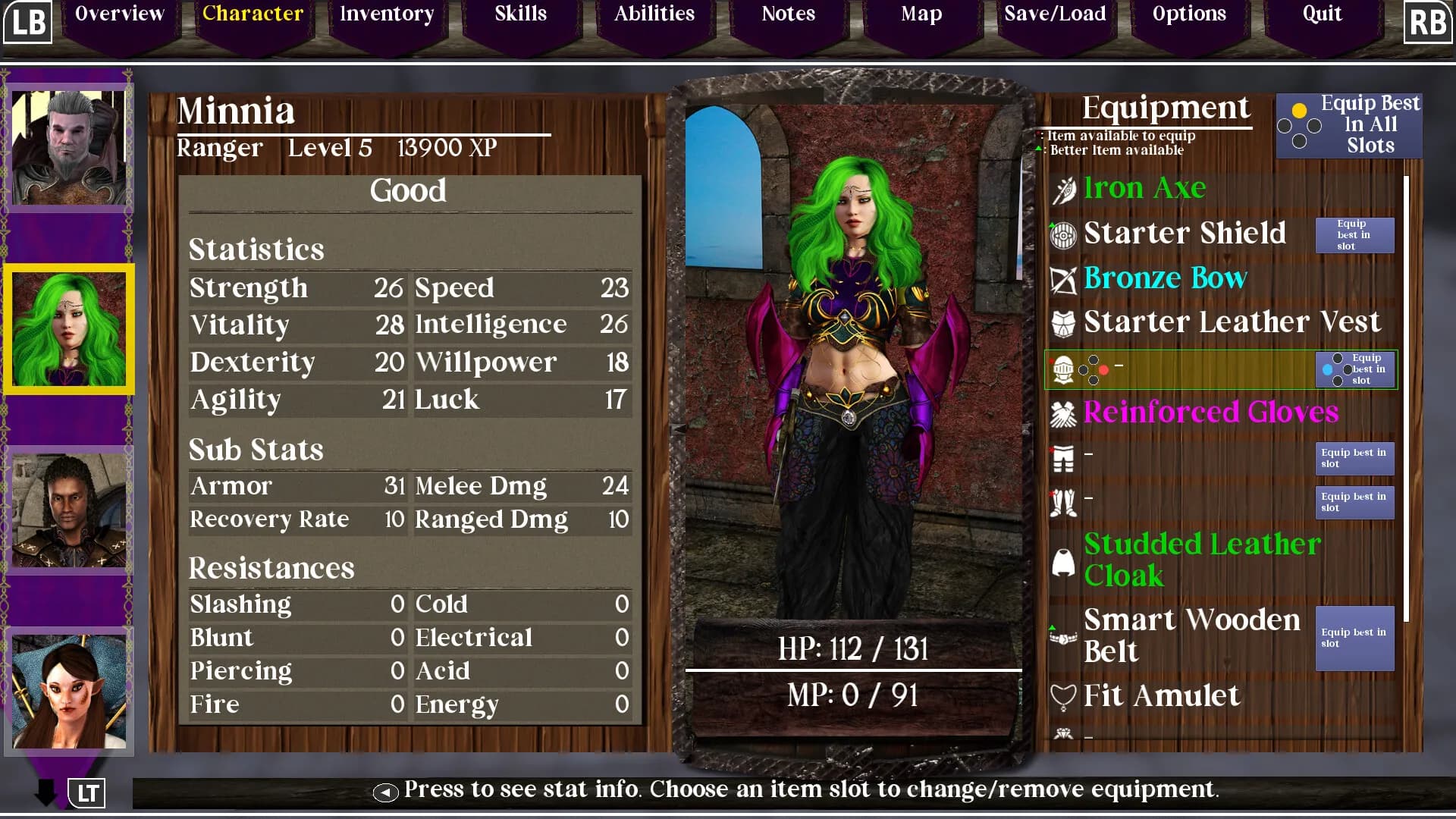Image resolution: width=1456 pixels, height=819 pixels.
Task: Click Equip Best In All Slots
Action: pos(1349,125)
